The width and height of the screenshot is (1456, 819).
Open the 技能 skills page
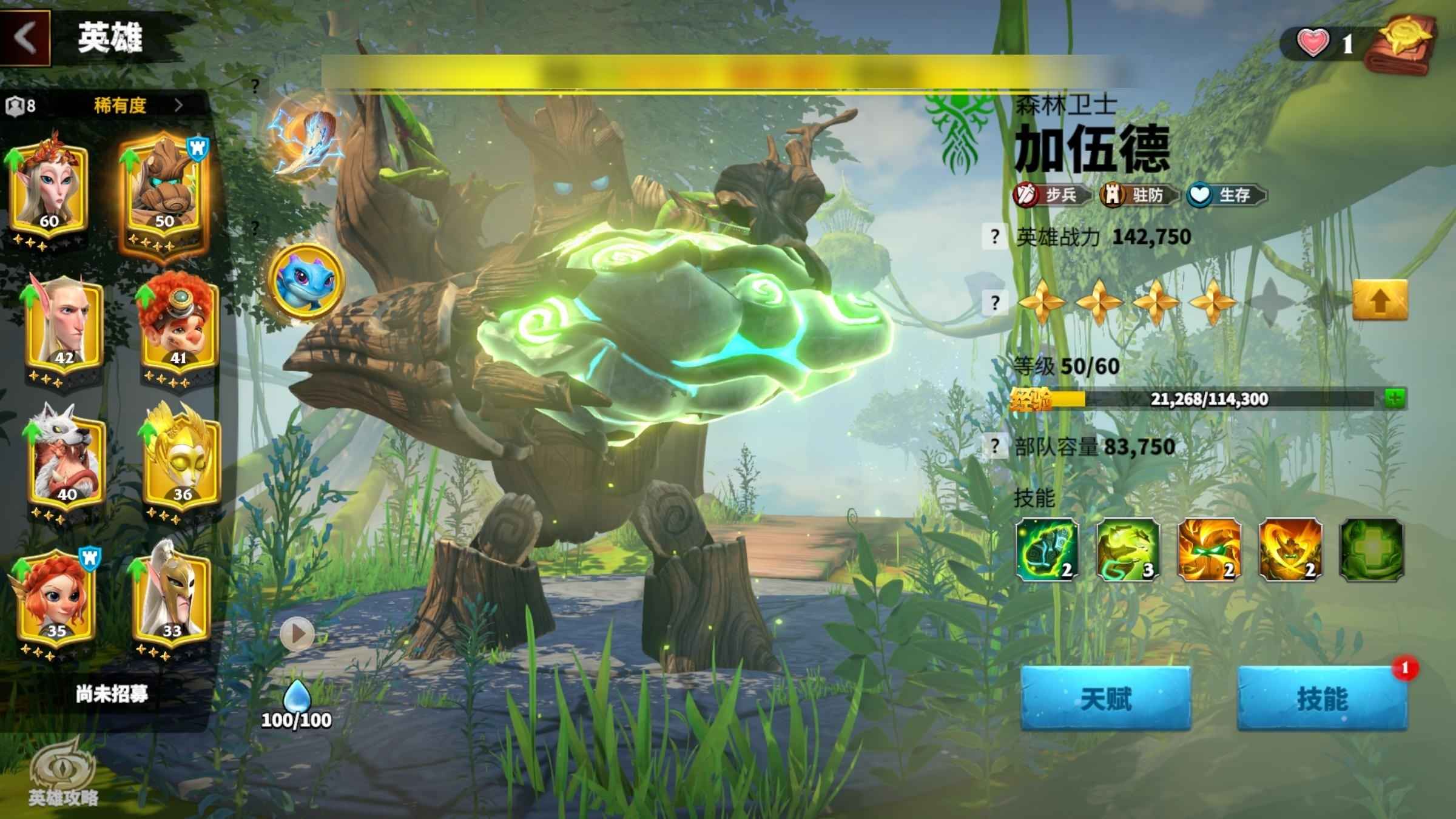click(x=1322, y=699)
